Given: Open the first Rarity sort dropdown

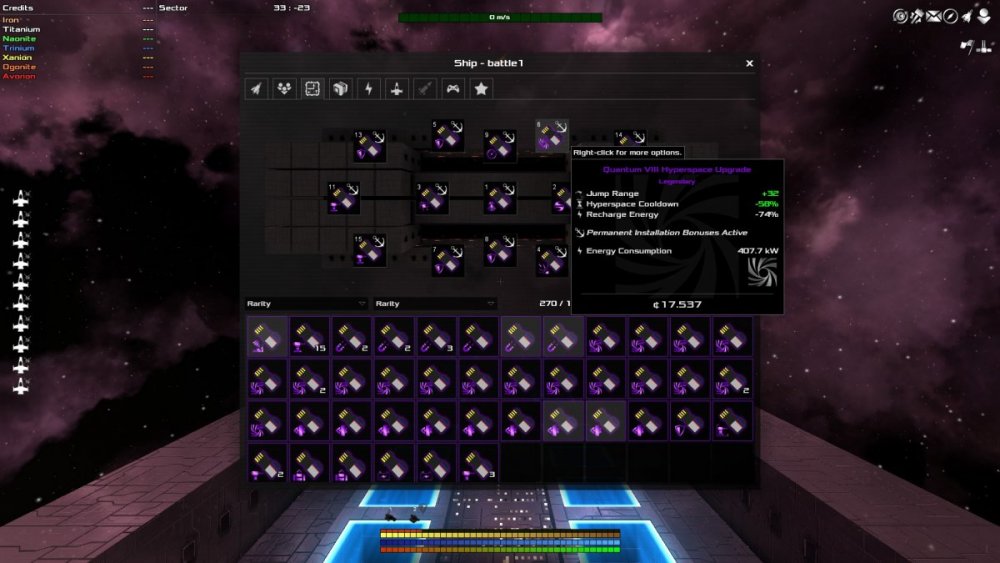Looking at the screenshot, I should [307, 303].
